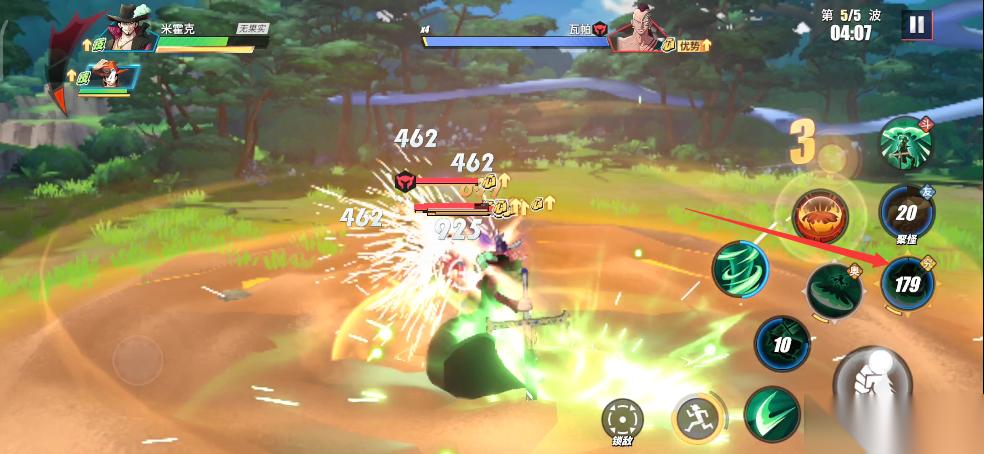Pause the battle
This screenshot has height=454, width=984.
pos(915,24)
